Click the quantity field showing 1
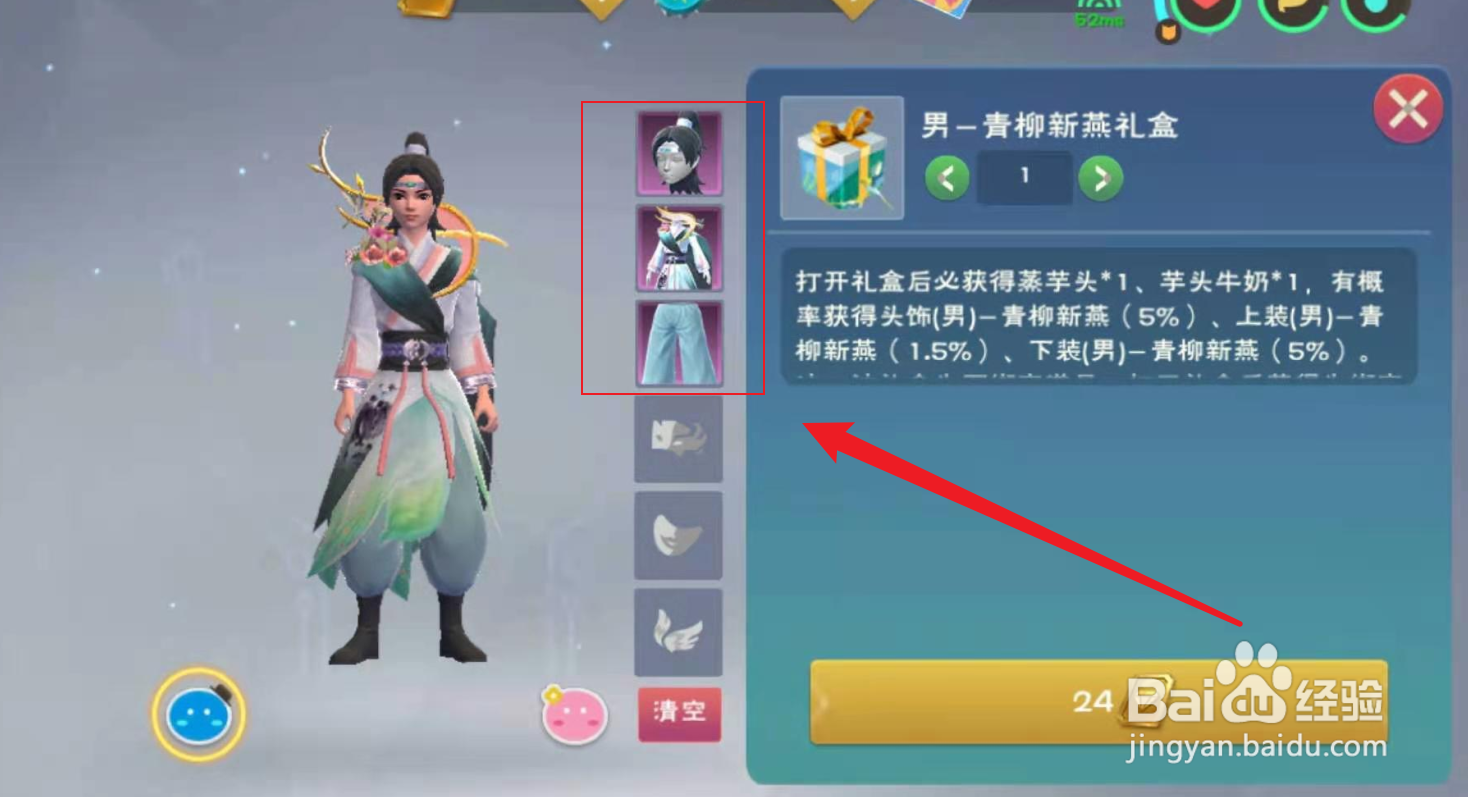This screenshot has height=797, width=1468. pos(1025,178)
